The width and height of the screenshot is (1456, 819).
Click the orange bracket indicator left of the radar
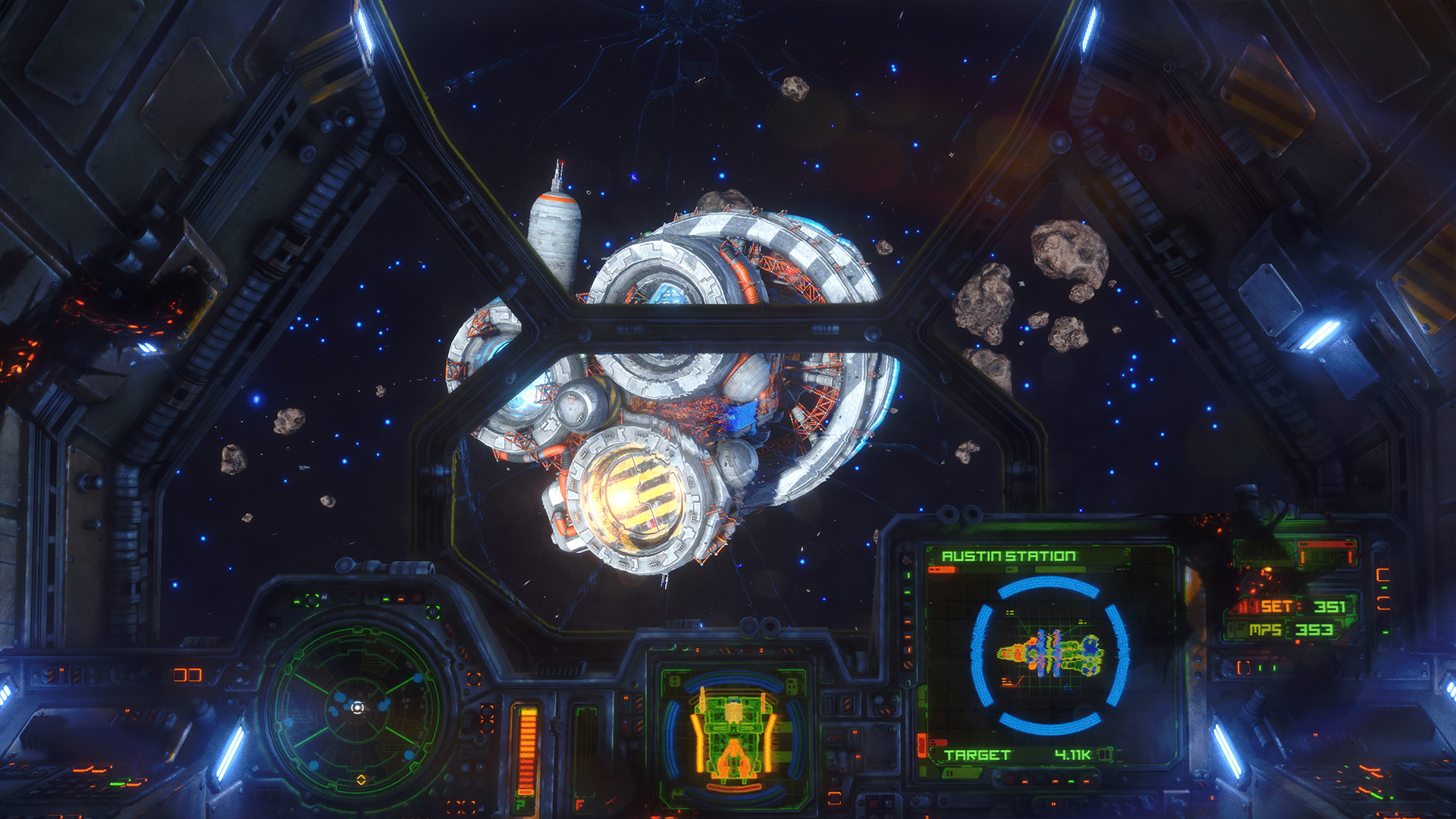(x=187, y=675)
